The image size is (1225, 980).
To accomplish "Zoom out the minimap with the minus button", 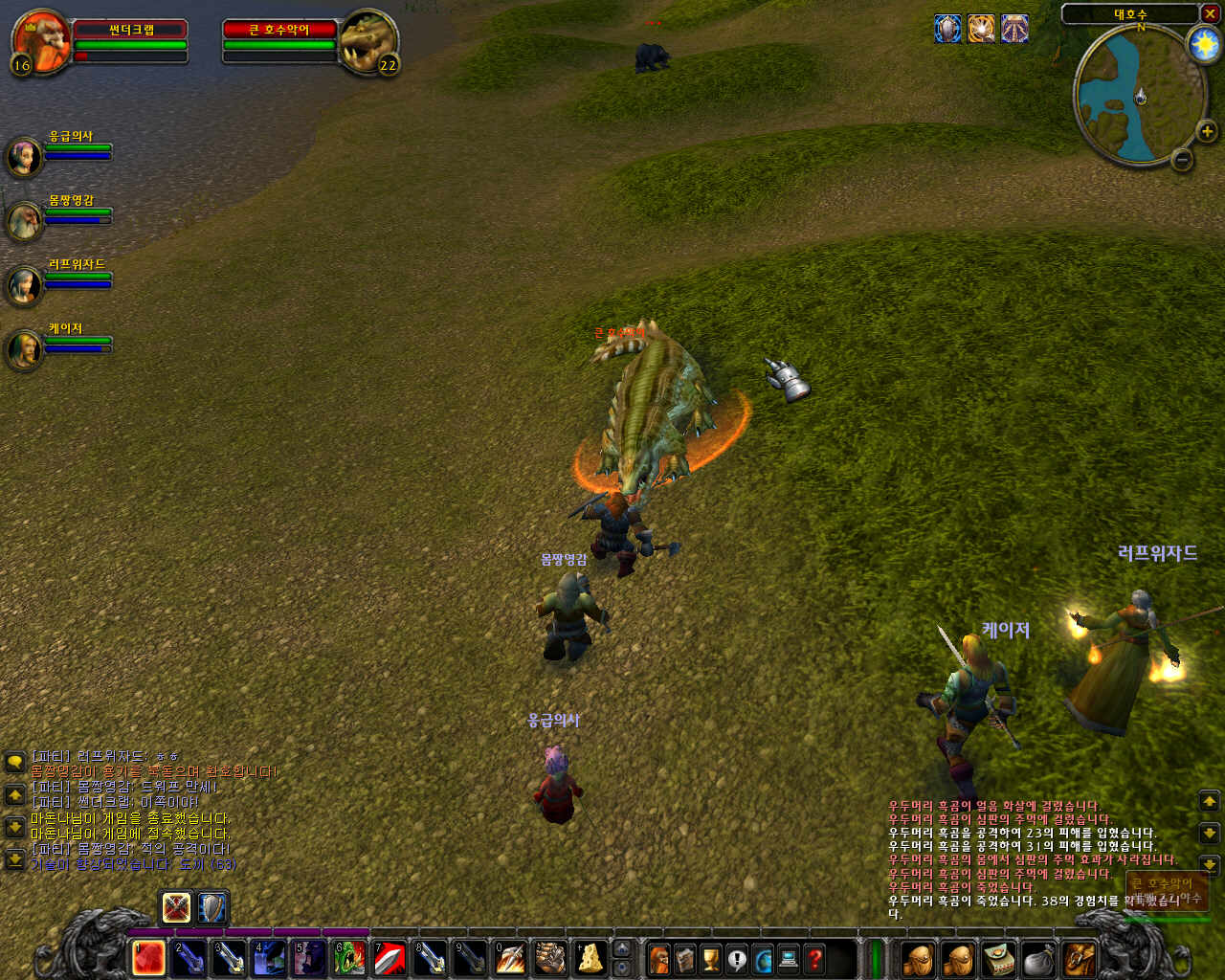I will click(x=1183, y=160).
